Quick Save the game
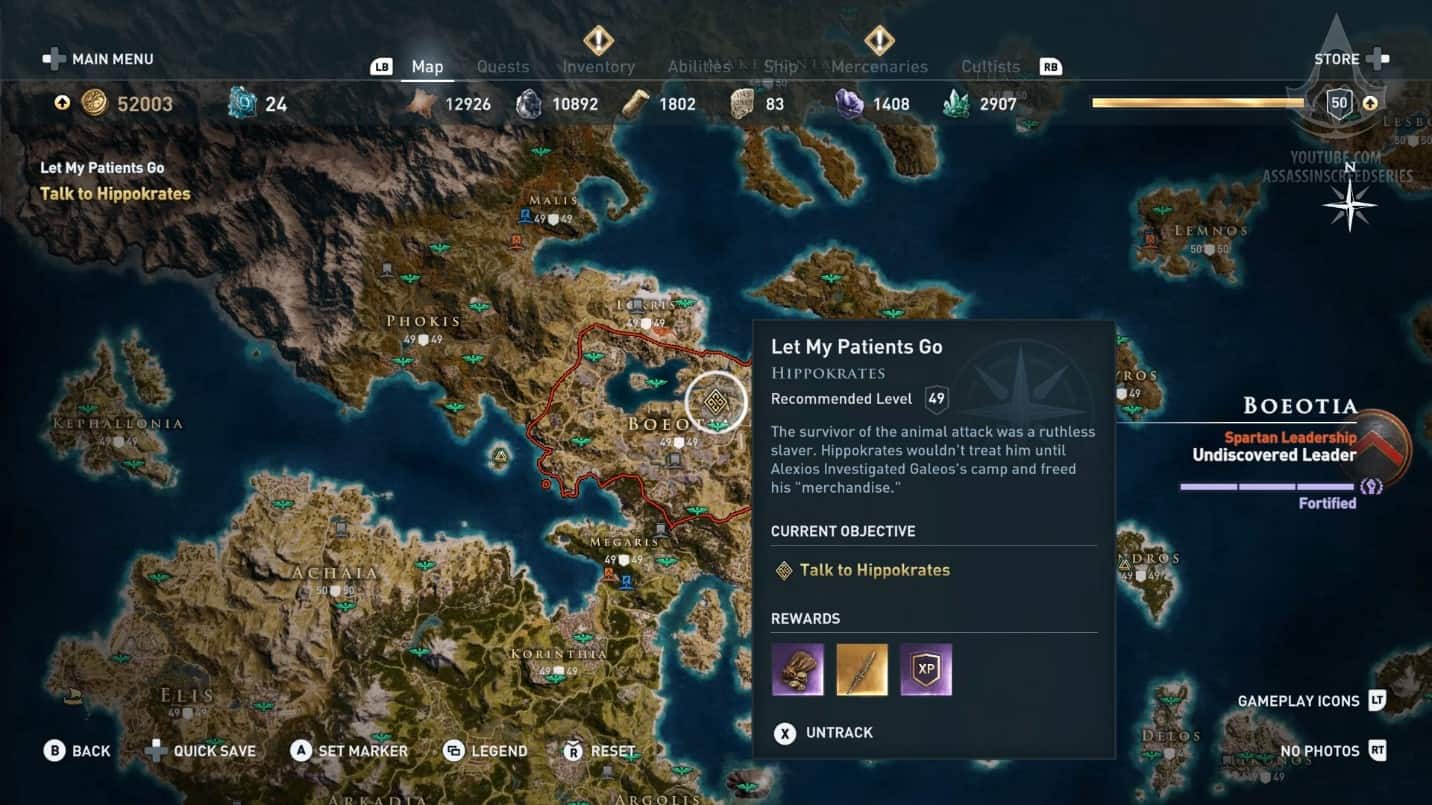 pos(201,751)
